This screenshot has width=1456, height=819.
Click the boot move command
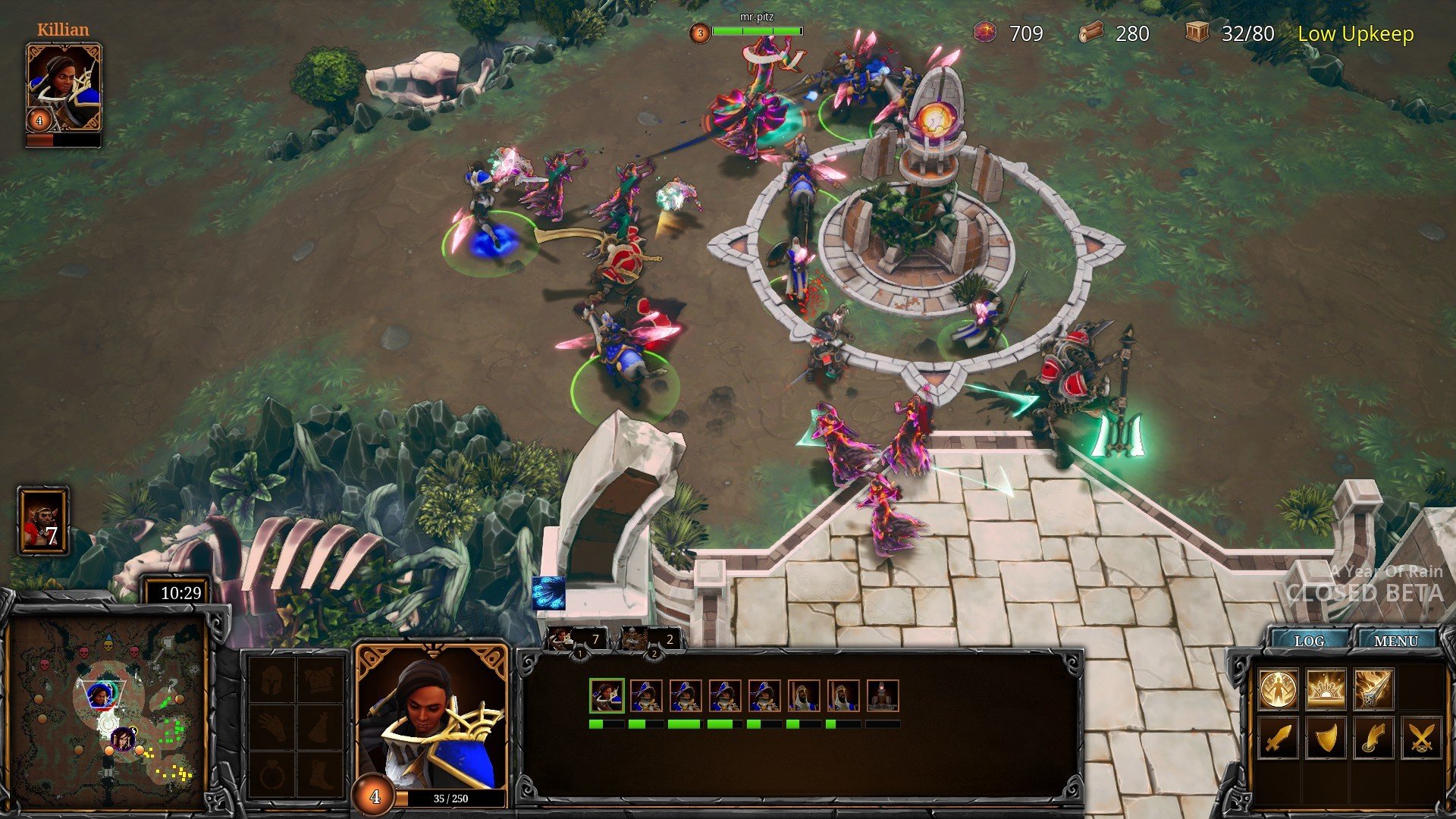pos(1373,737)
